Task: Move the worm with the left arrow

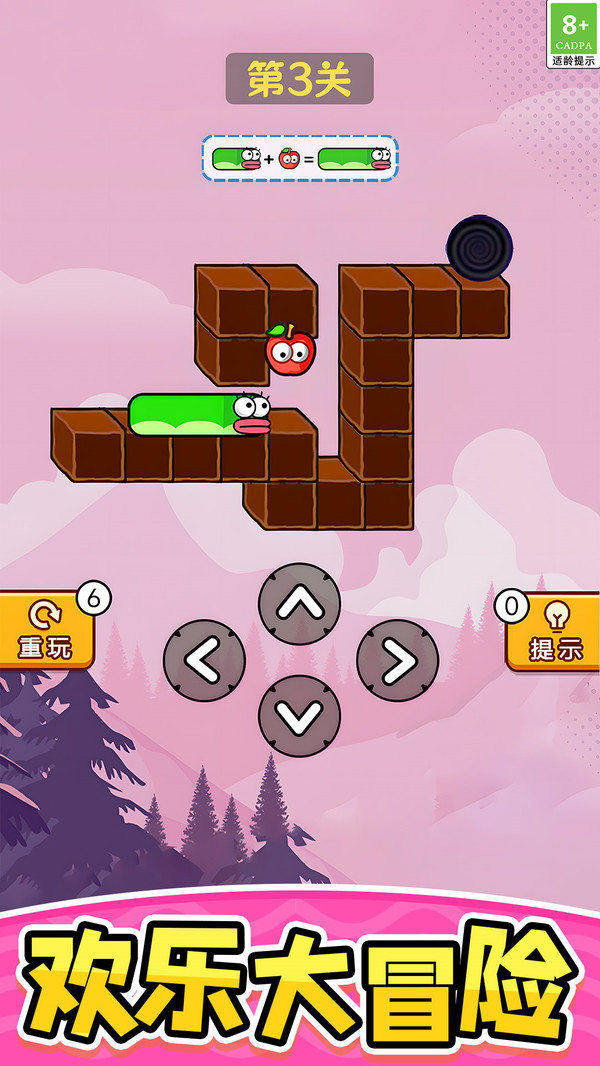Action: (x=204, y=661)
